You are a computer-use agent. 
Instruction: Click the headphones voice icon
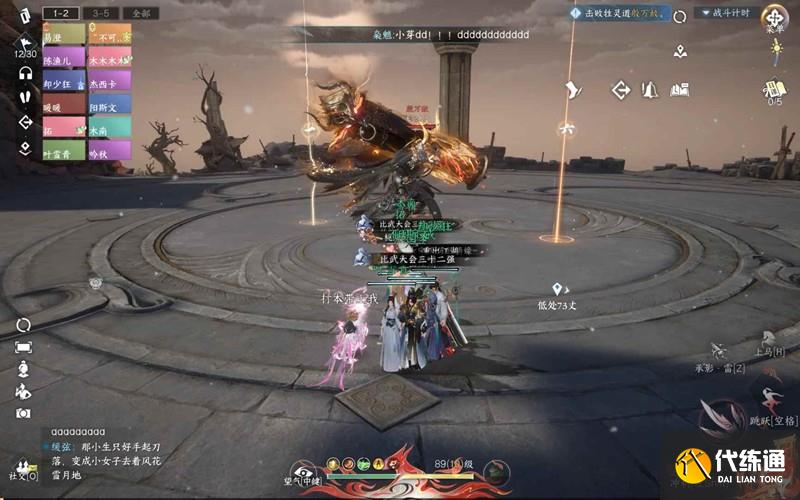(25, 73)
